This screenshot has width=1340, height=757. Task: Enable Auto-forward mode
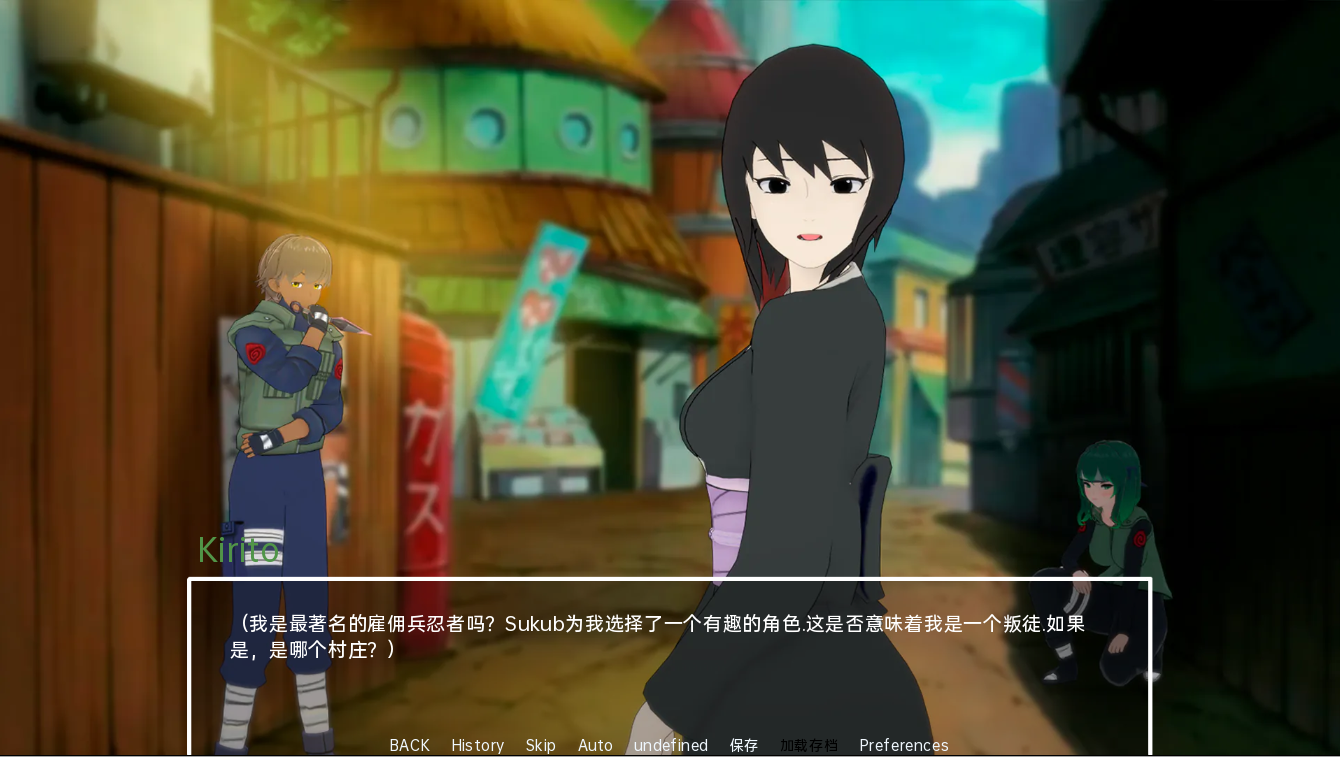click(595, 745)
